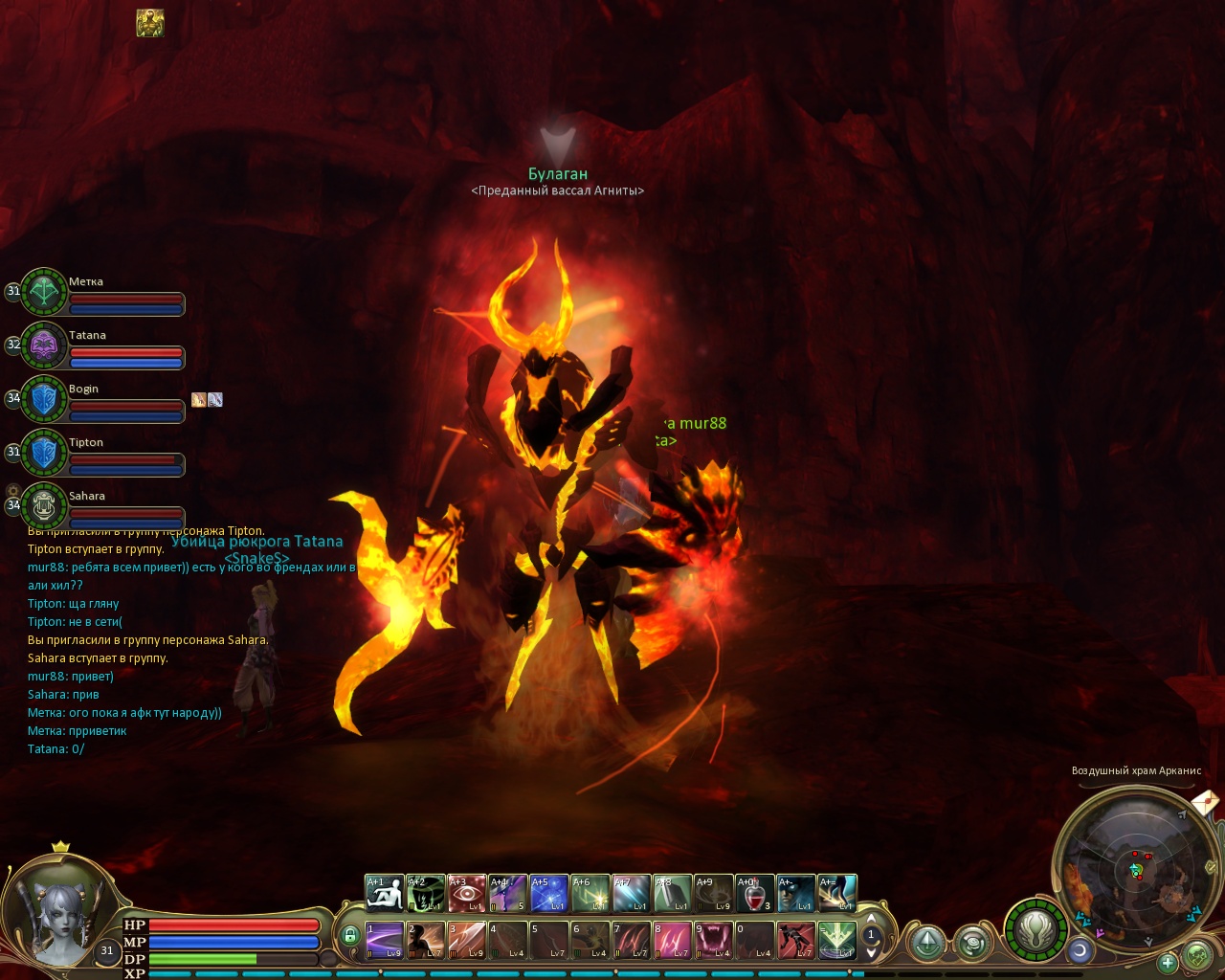Select party member Tatana's portrait

click(x=44, y=345)
